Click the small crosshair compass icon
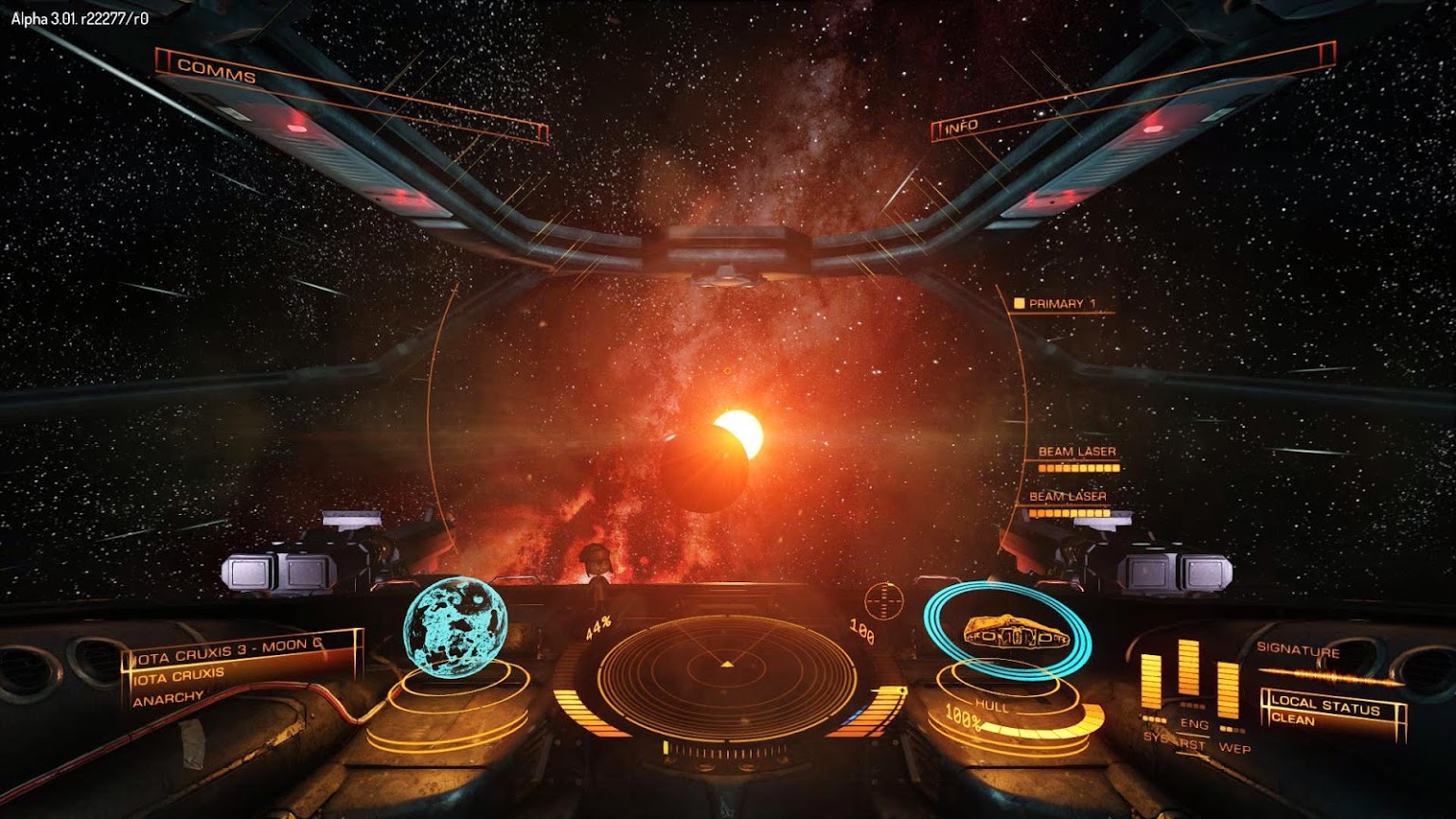Screen dimensions: 1456x819 click(884, 600)
